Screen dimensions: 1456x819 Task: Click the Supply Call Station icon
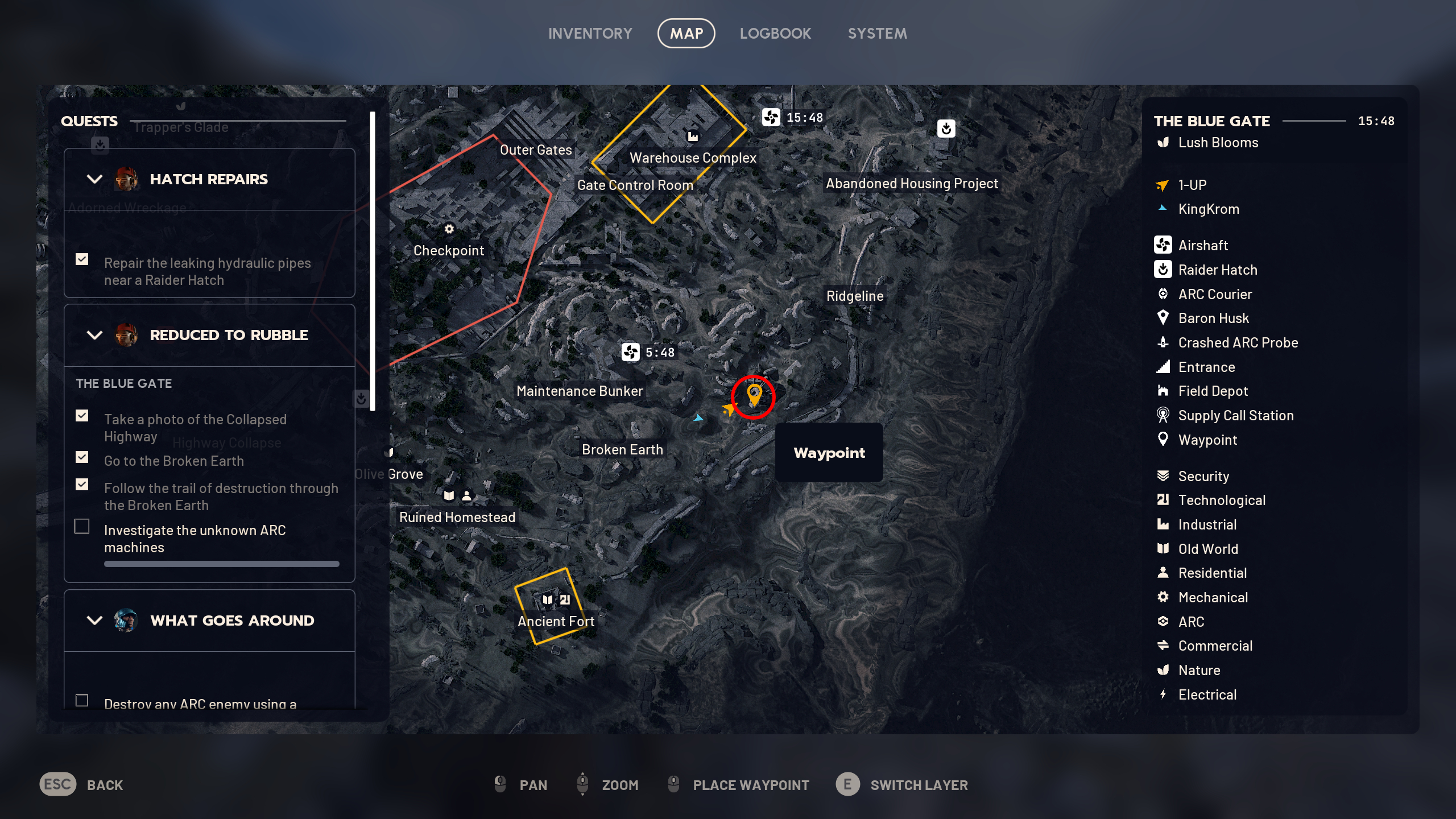pos(1164,415)
